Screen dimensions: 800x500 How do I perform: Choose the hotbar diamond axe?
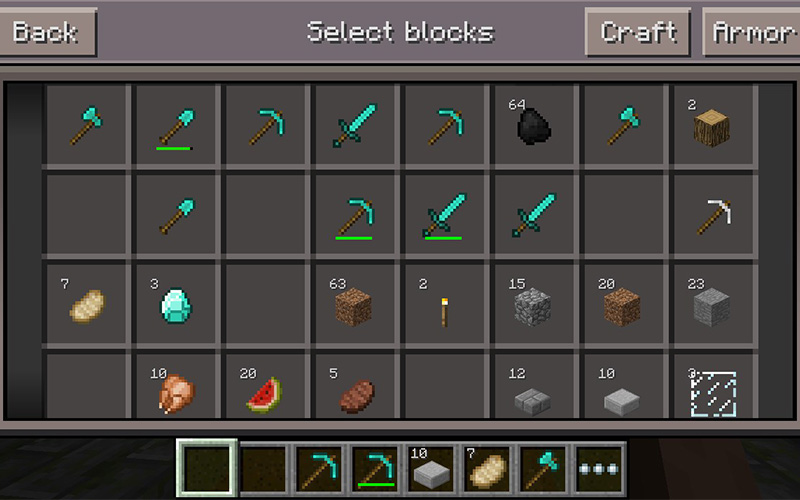[543, 469]
